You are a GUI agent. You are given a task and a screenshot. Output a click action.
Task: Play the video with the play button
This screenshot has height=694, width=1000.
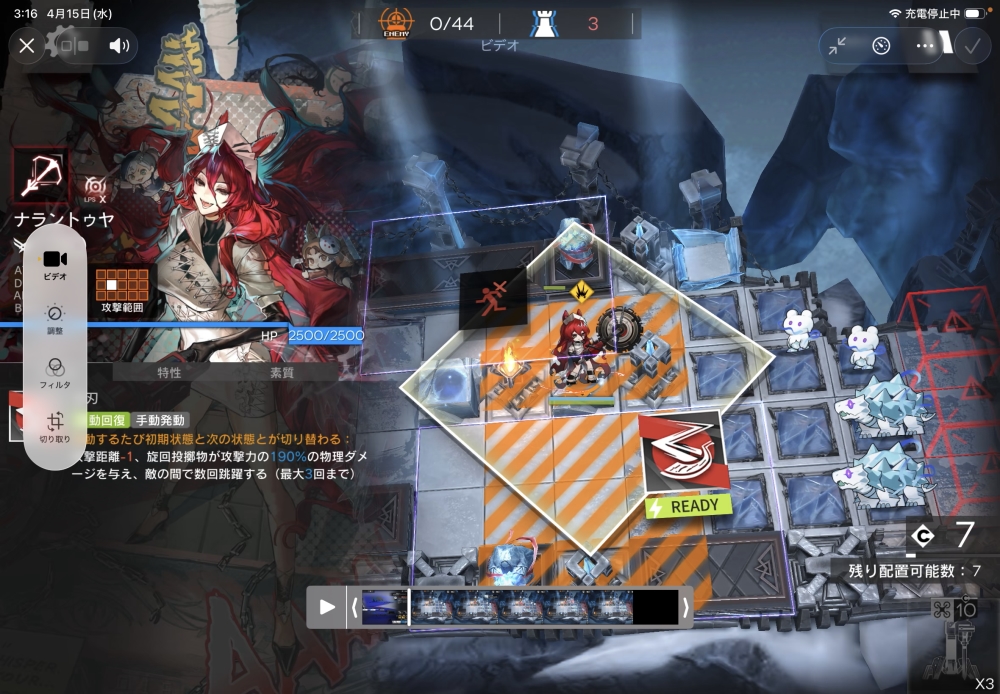pos(327,606)
